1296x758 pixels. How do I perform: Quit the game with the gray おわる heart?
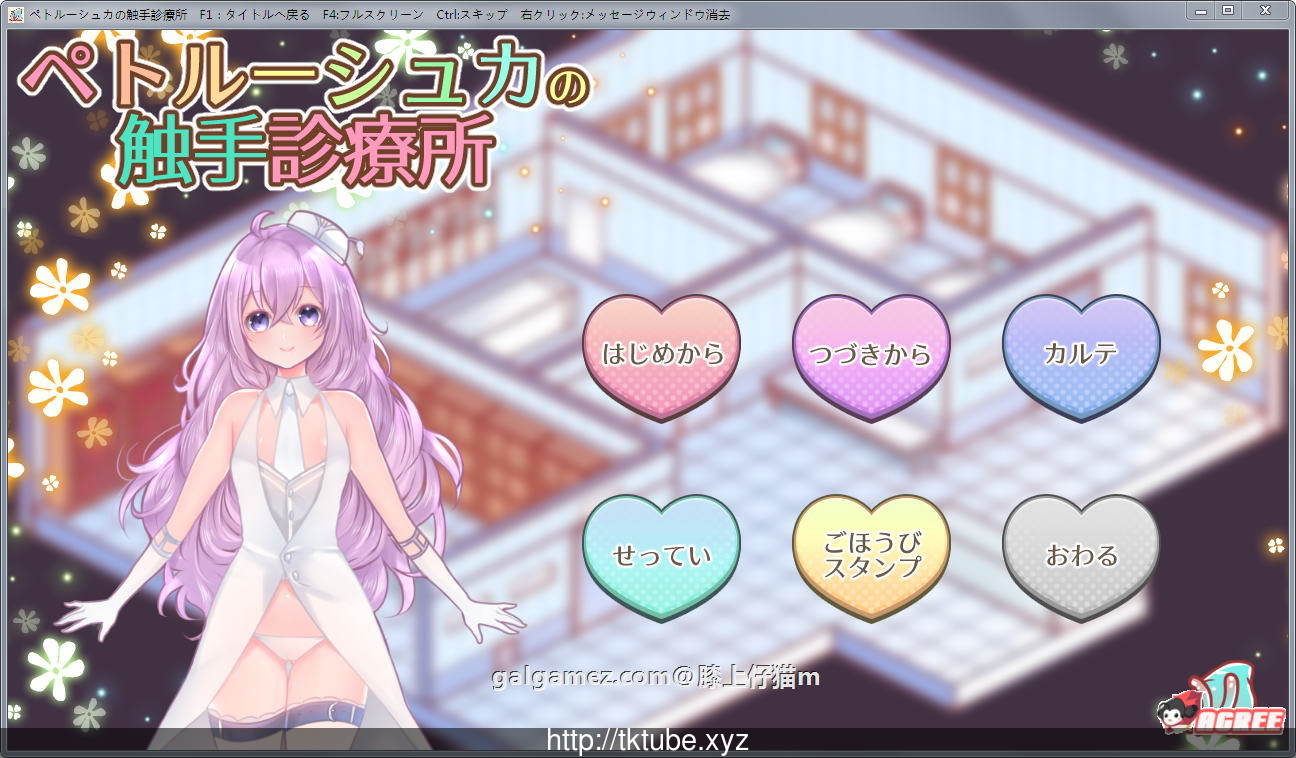1081,553
